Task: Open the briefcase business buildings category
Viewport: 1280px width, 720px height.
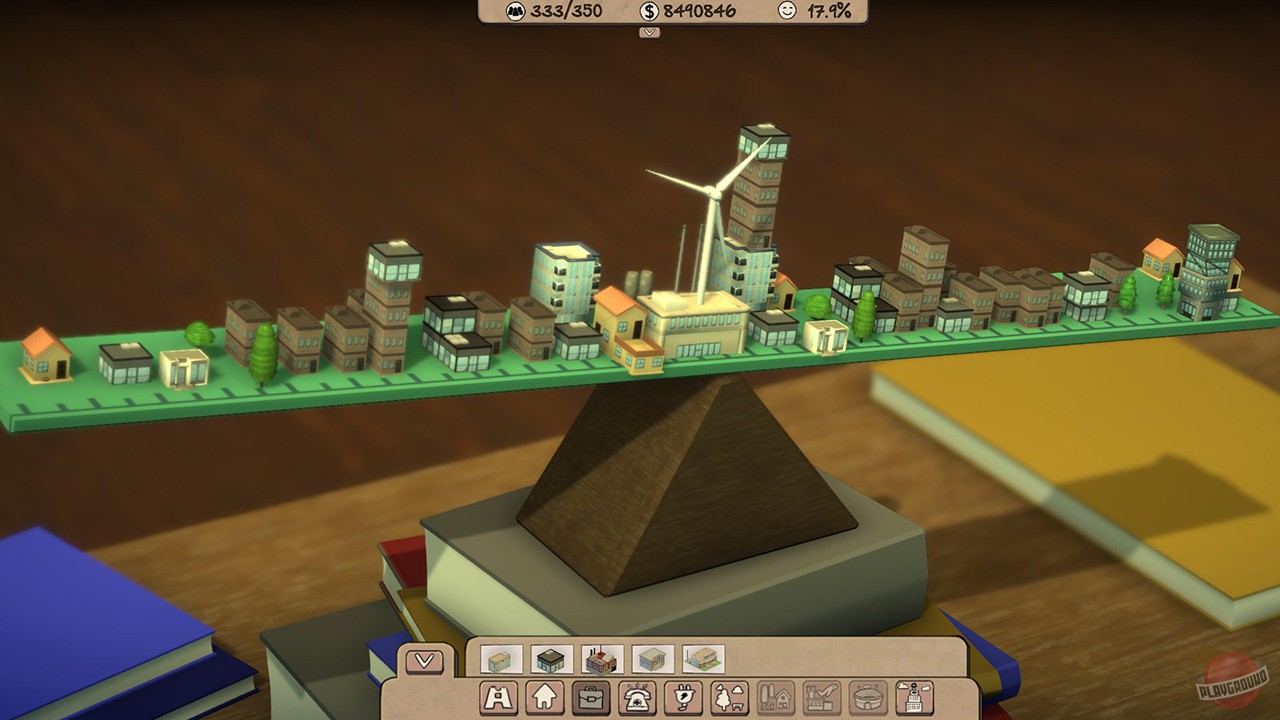Action: [590, 698]
